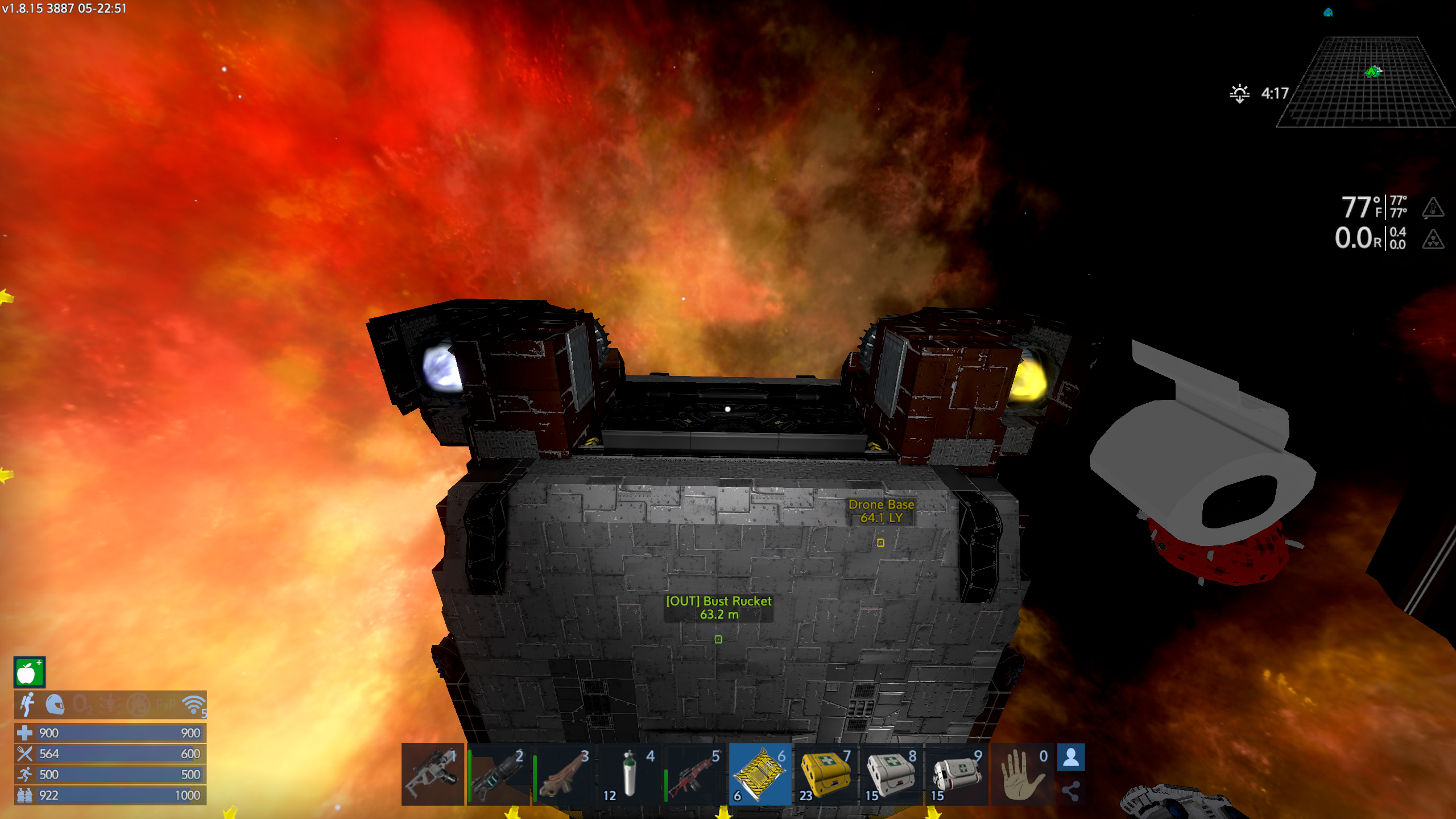Click the green apple food buff icon
Image resolution: width=1456 pixels, height=819 pixels.
click(29, 672)
